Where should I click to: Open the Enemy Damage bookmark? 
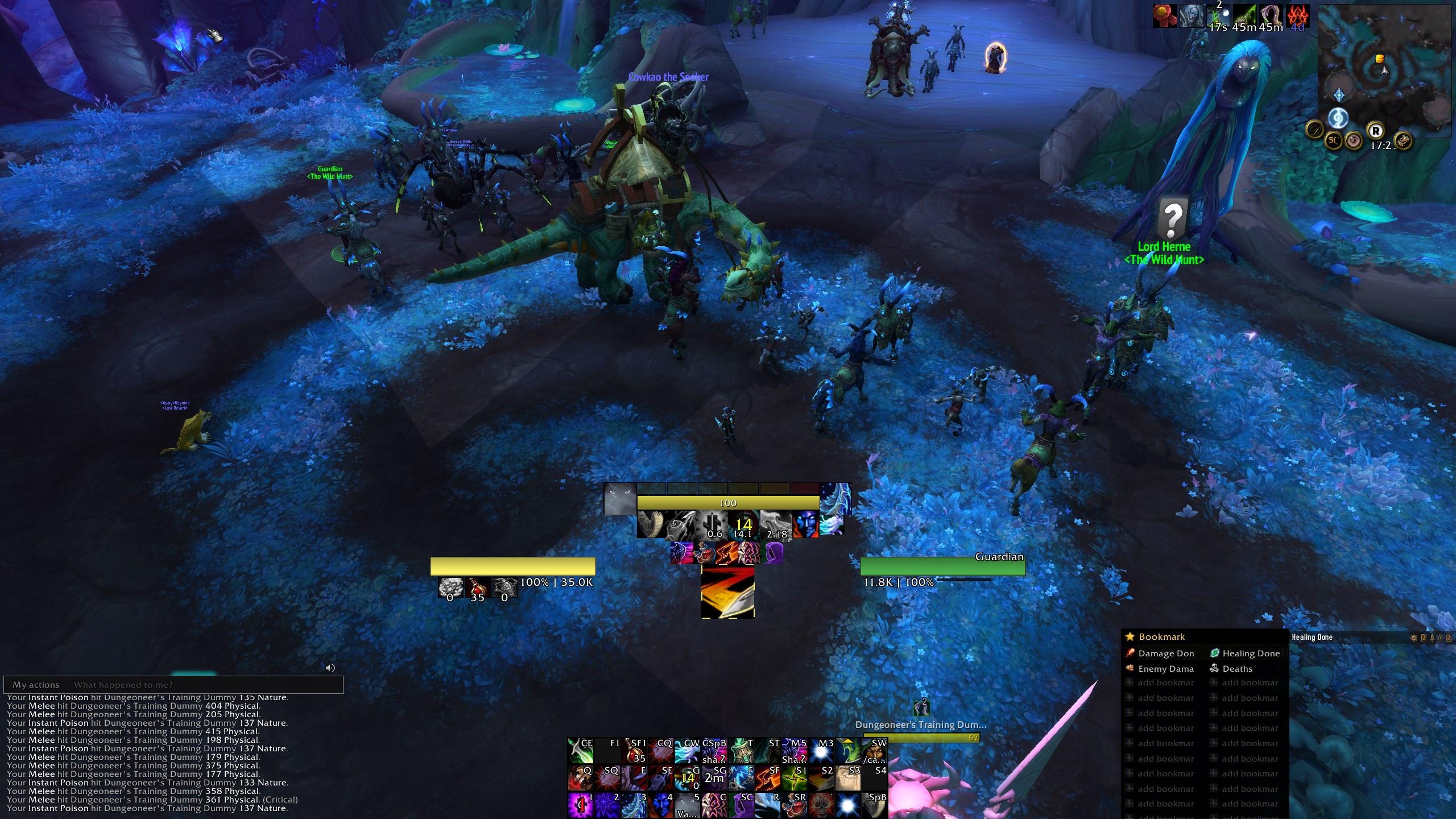1165,669
